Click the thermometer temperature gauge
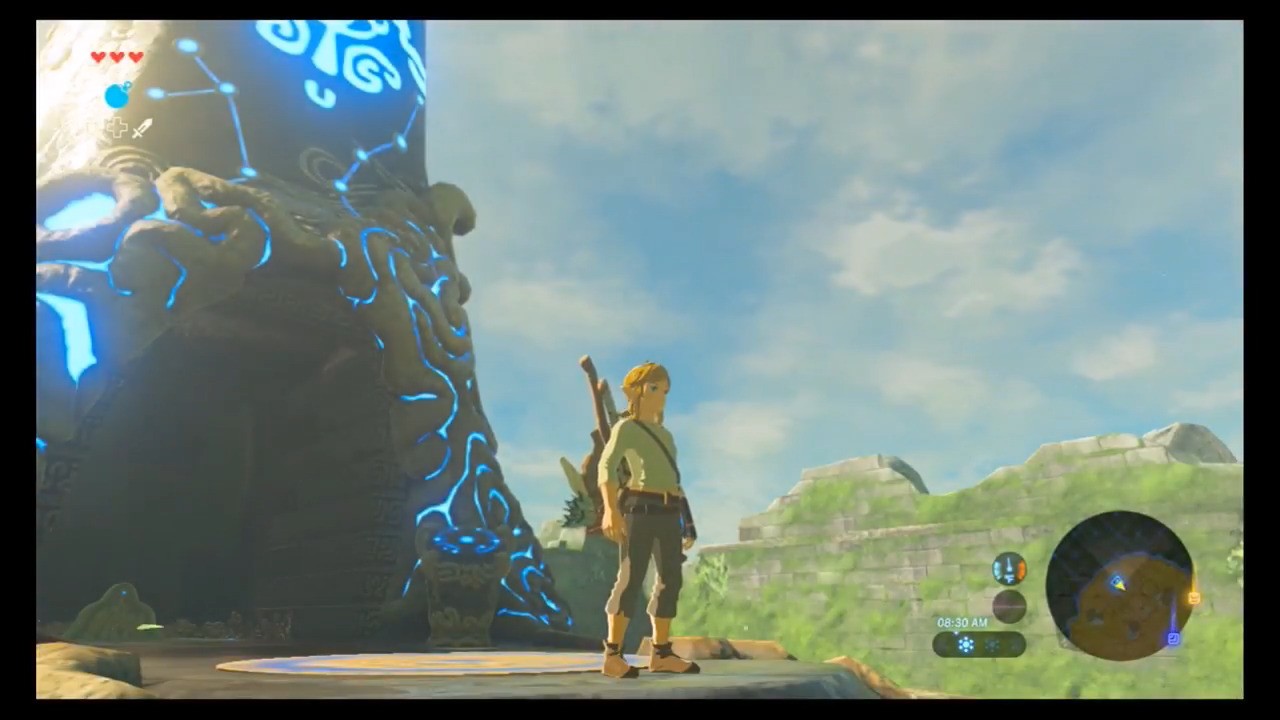 coord(1008,569)
